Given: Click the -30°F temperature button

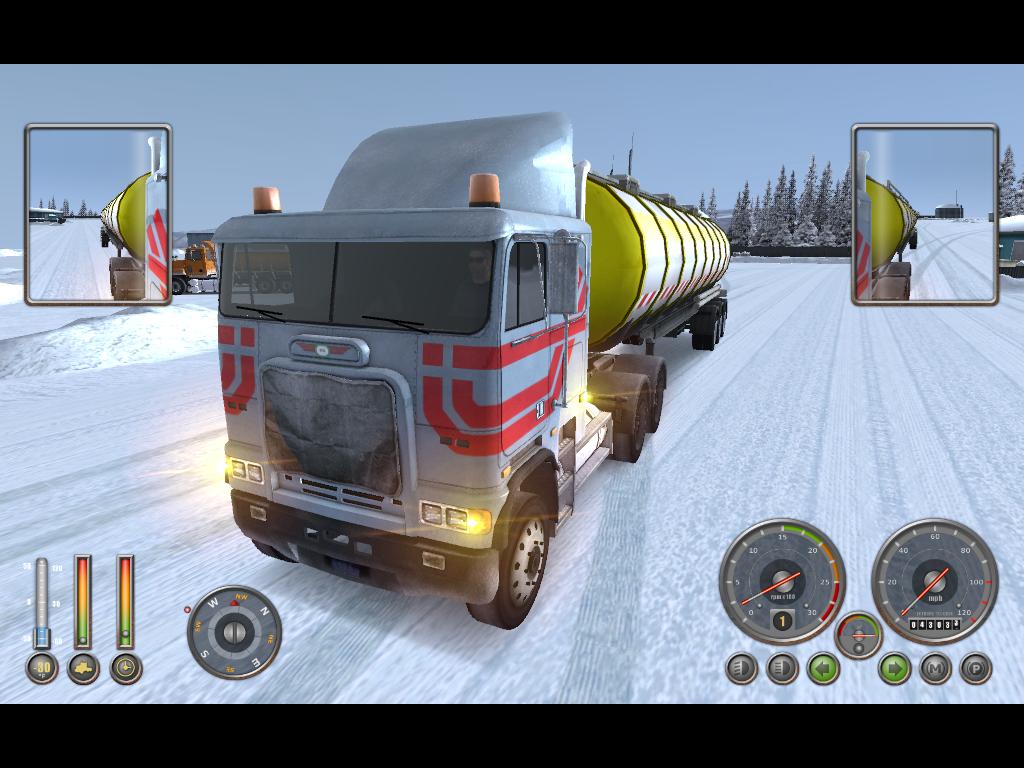Looking at the screenshot, I should tap(41, 668).
